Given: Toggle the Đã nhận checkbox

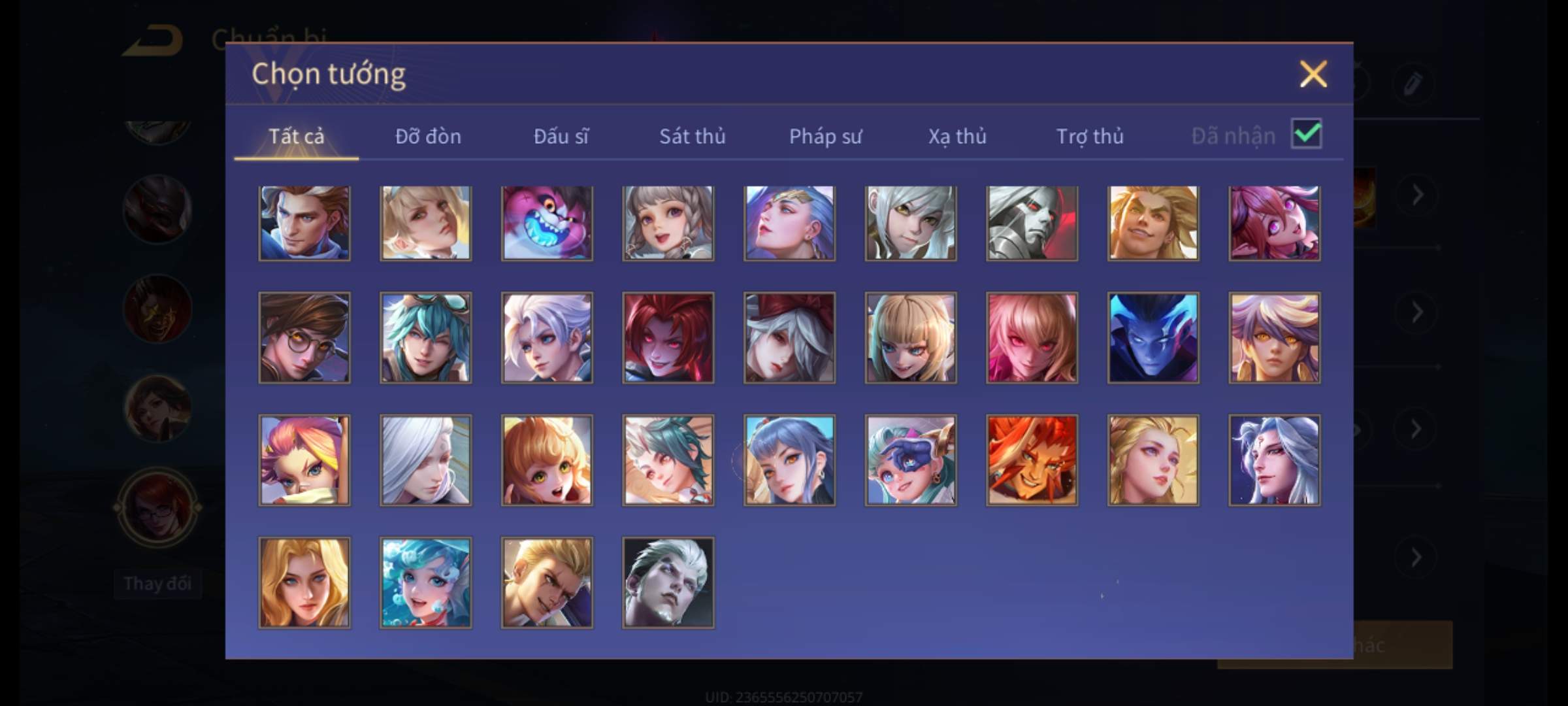Looking at the screenshot, I should click(x=1306, y=134).
